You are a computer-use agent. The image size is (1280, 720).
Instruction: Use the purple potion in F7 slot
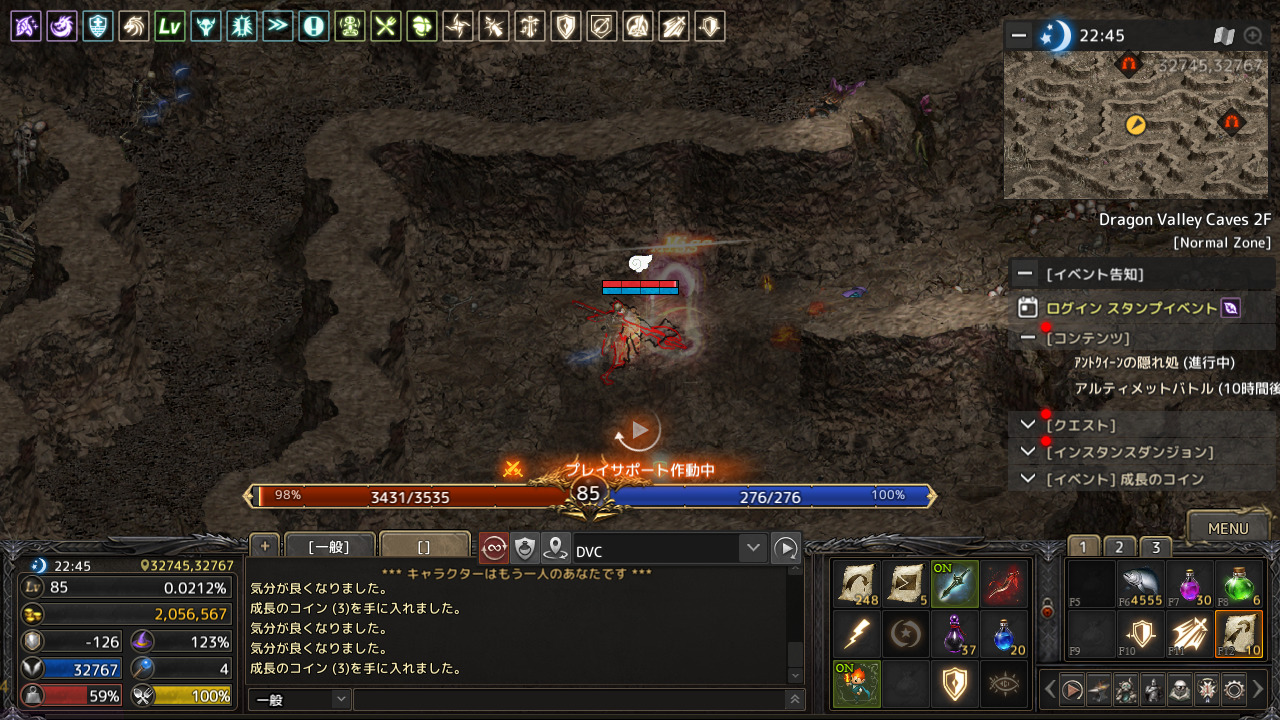pyautogui.click(x=1189, y=583)
